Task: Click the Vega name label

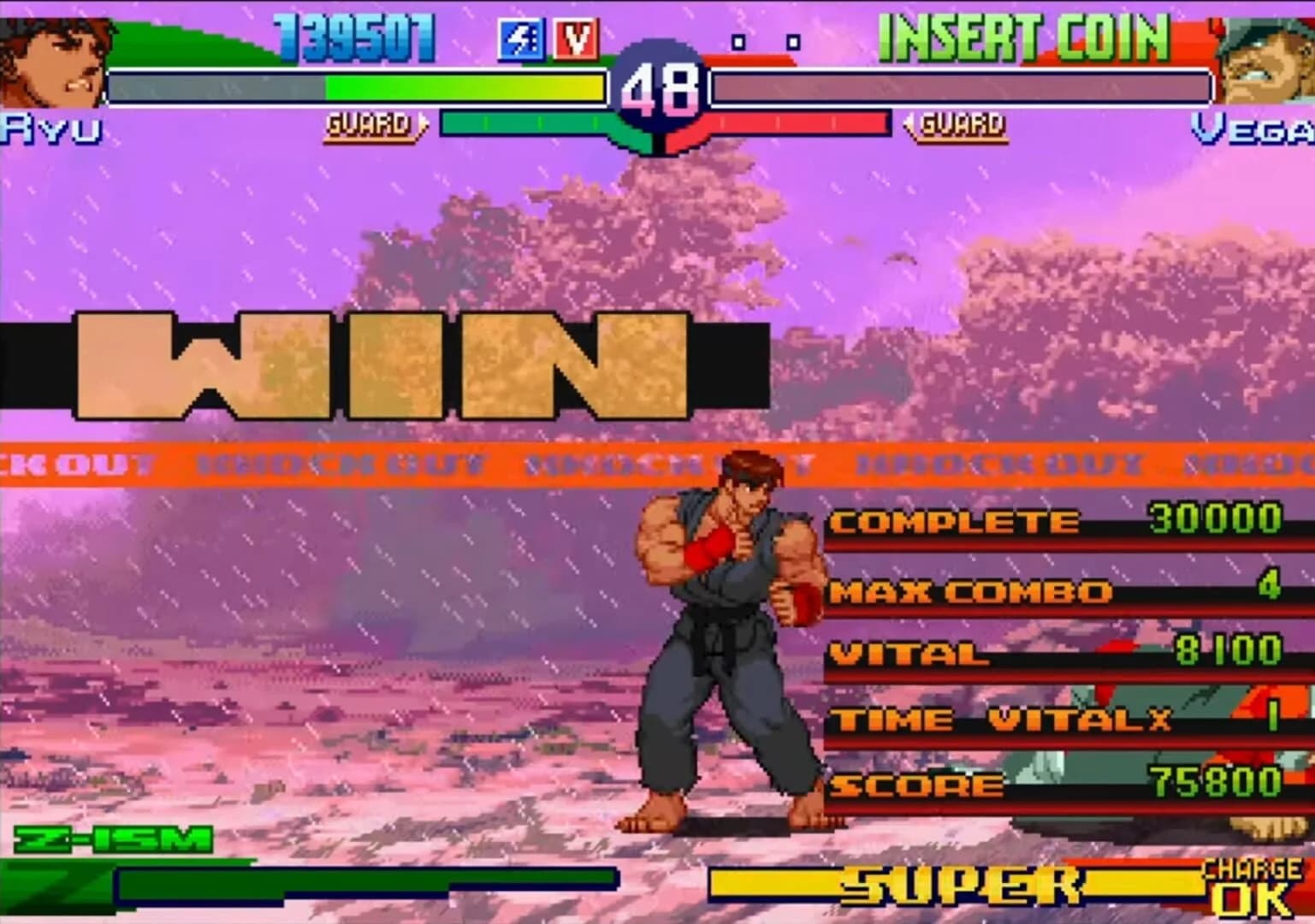Action: [x=1258, y=128]
